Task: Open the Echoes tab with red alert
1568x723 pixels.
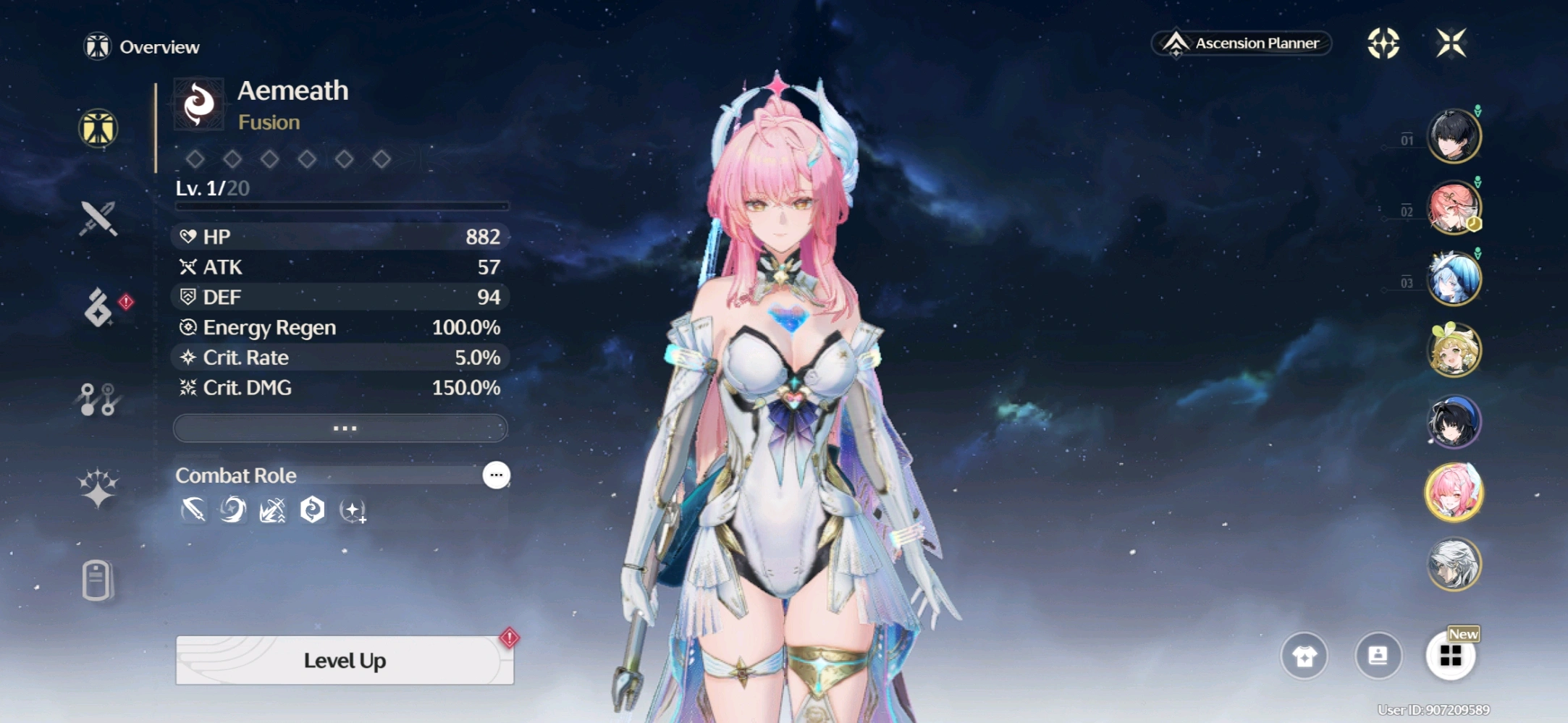Action: (x=98, y=308)
